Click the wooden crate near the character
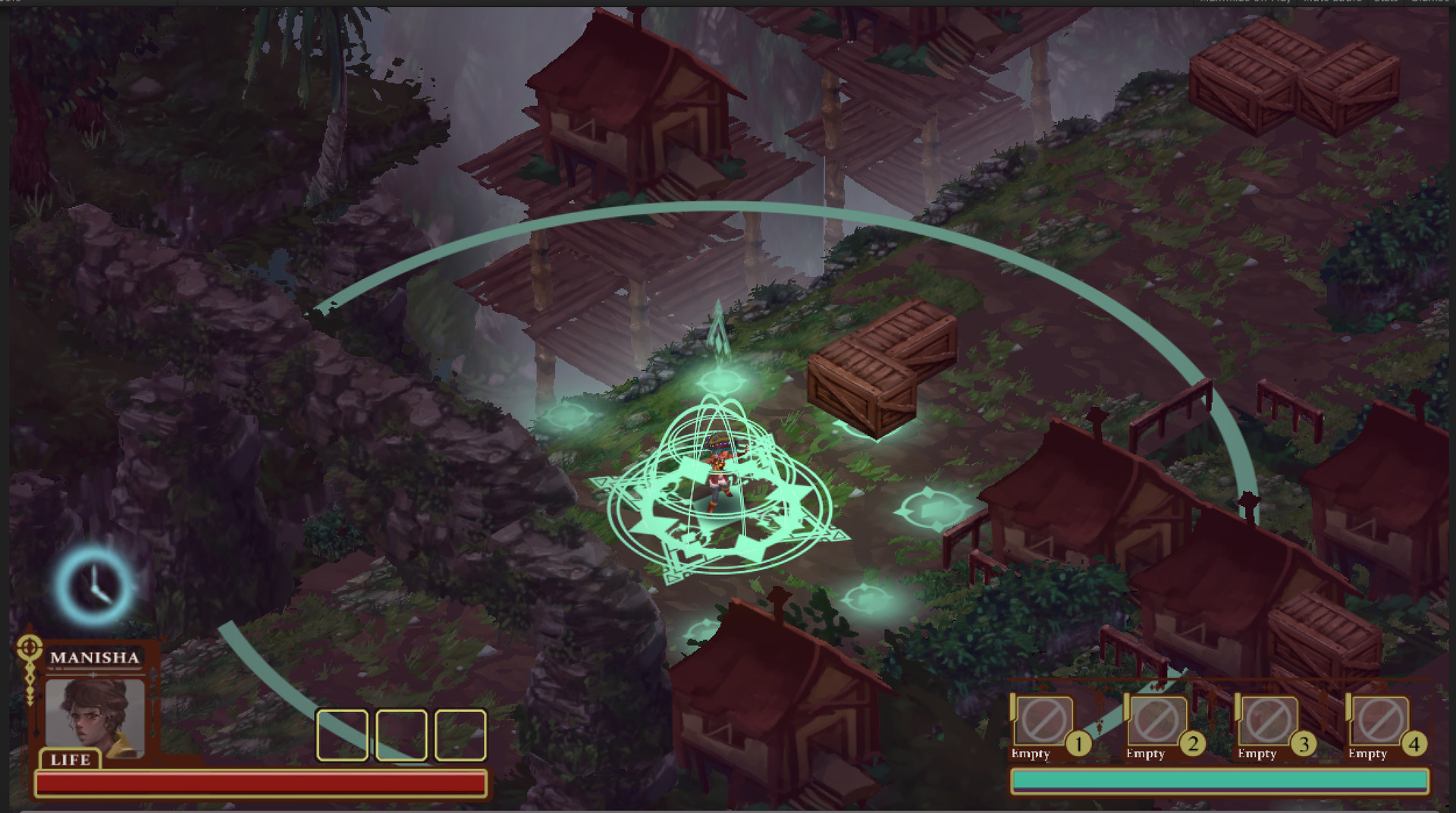Screen dimensions: 1456x813 pyautogui.click(x=880, y=372)
